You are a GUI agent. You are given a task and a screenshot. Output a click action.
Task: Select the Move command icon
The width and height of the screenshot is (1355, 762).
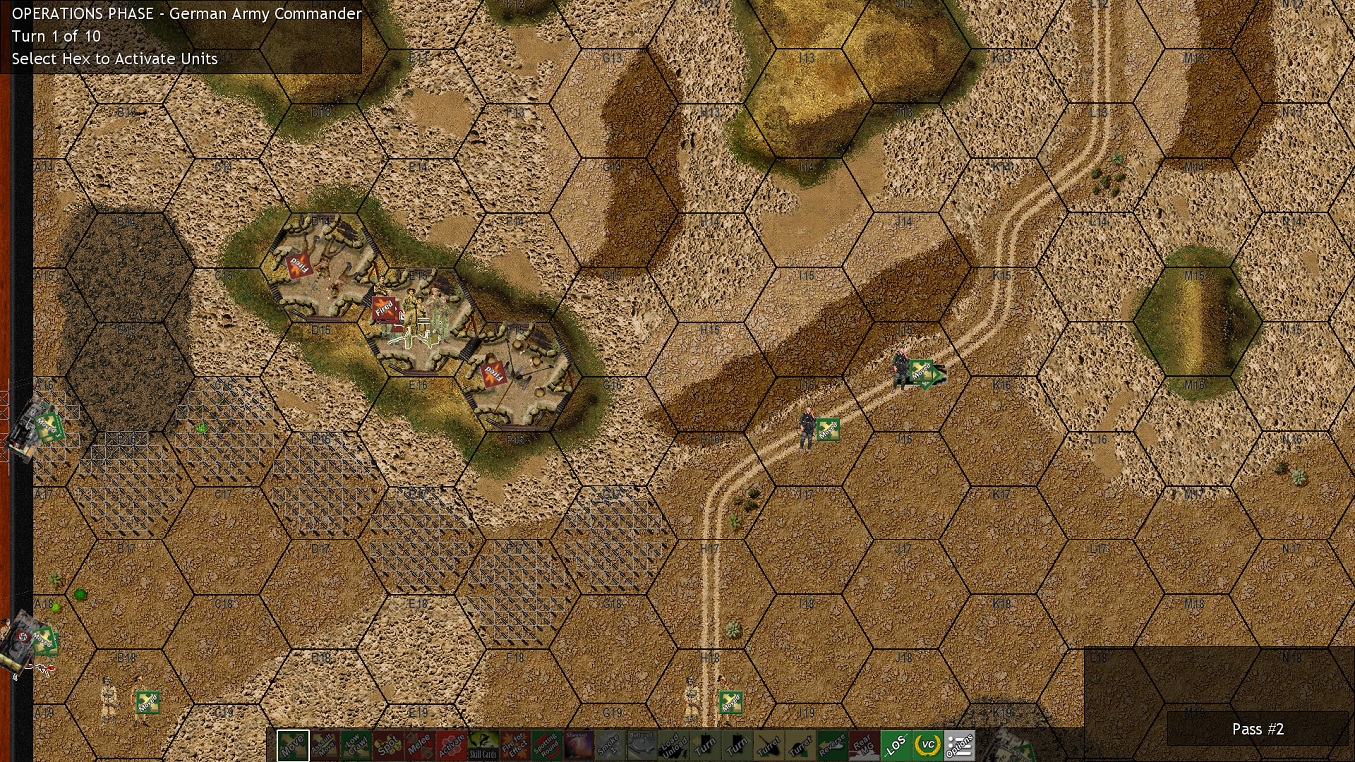pos(292,745)
